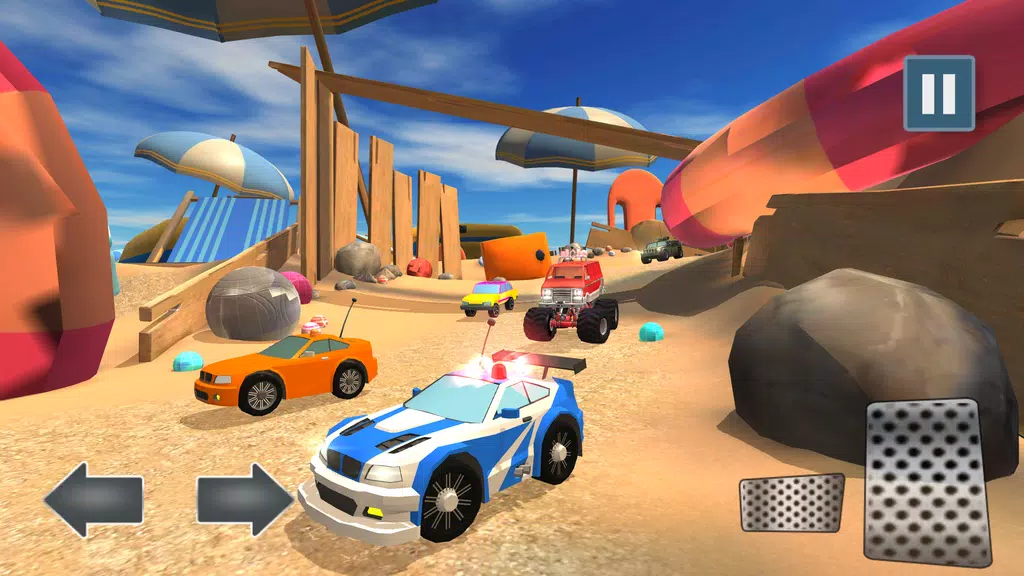The width and height of the screenshot is (1024, 576).
Task: Hit the tall gas pedal
Action: (x=927, y=482)
